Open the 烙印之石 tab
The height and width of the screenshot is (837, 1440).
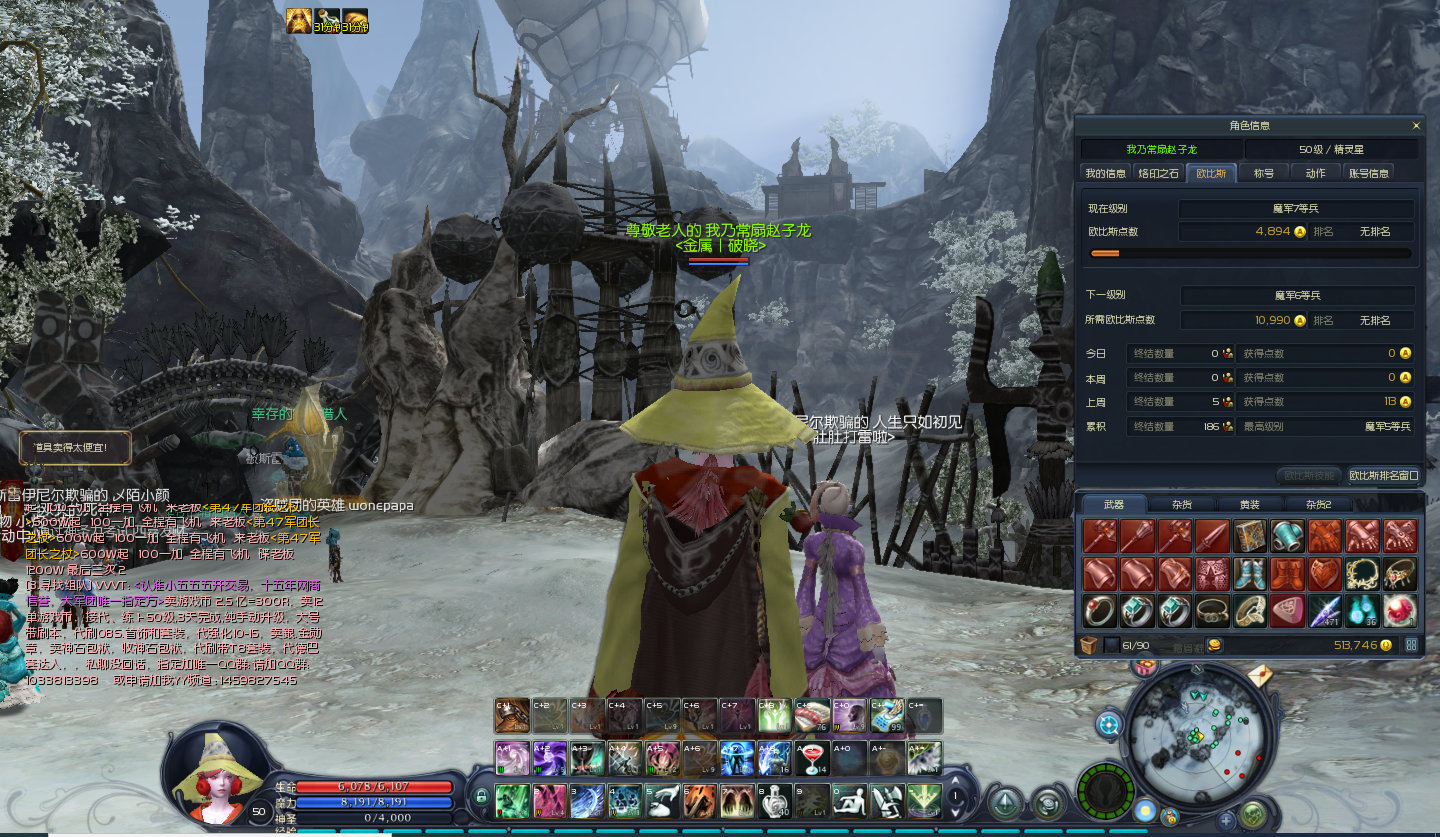point(1158,173)
